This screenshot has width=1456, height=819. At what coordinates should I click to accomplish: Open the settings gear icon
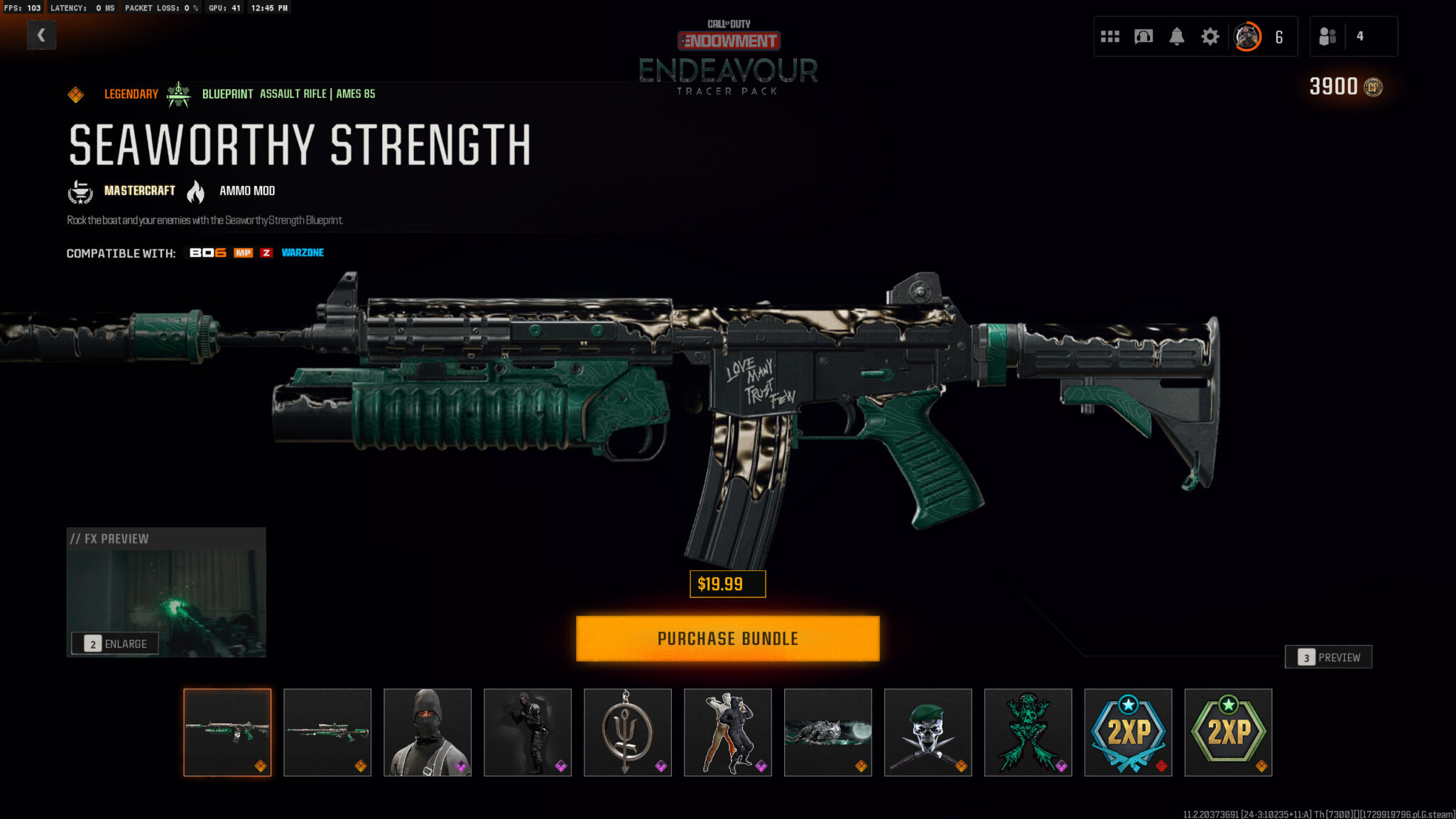tap(1210, 36)
